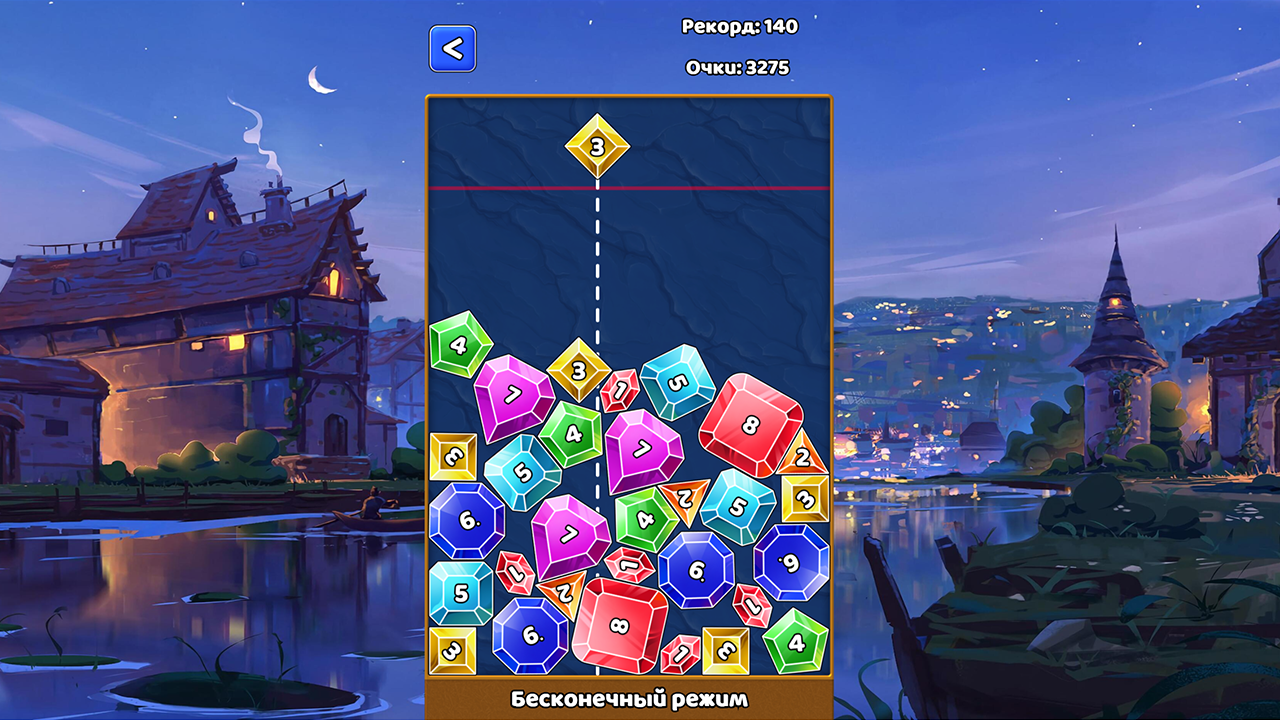Click the Бесконечный режим label
This screenshot has width=1280, height=720.
[628, 700]
